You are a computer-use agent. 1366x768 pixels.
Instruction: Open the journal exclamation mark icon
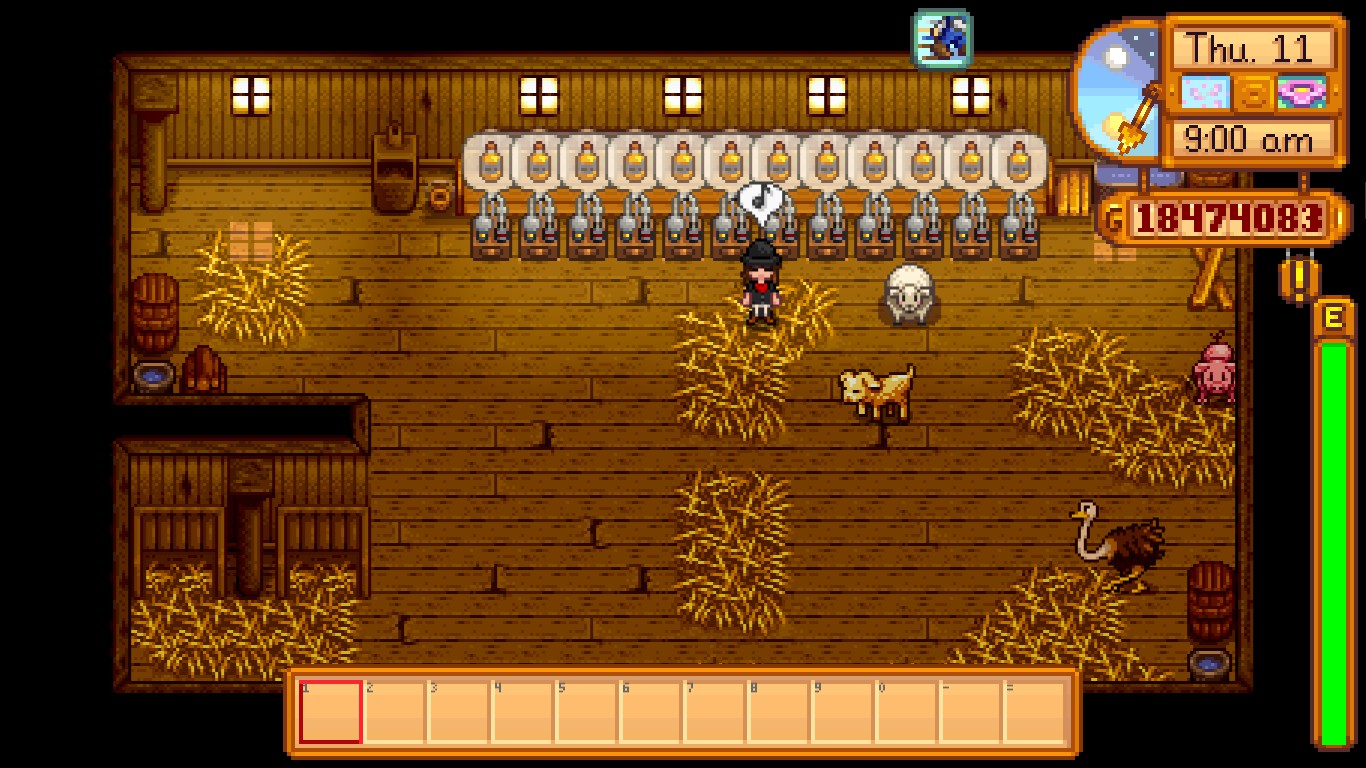pyautogui.click(x=1299, y=281)
